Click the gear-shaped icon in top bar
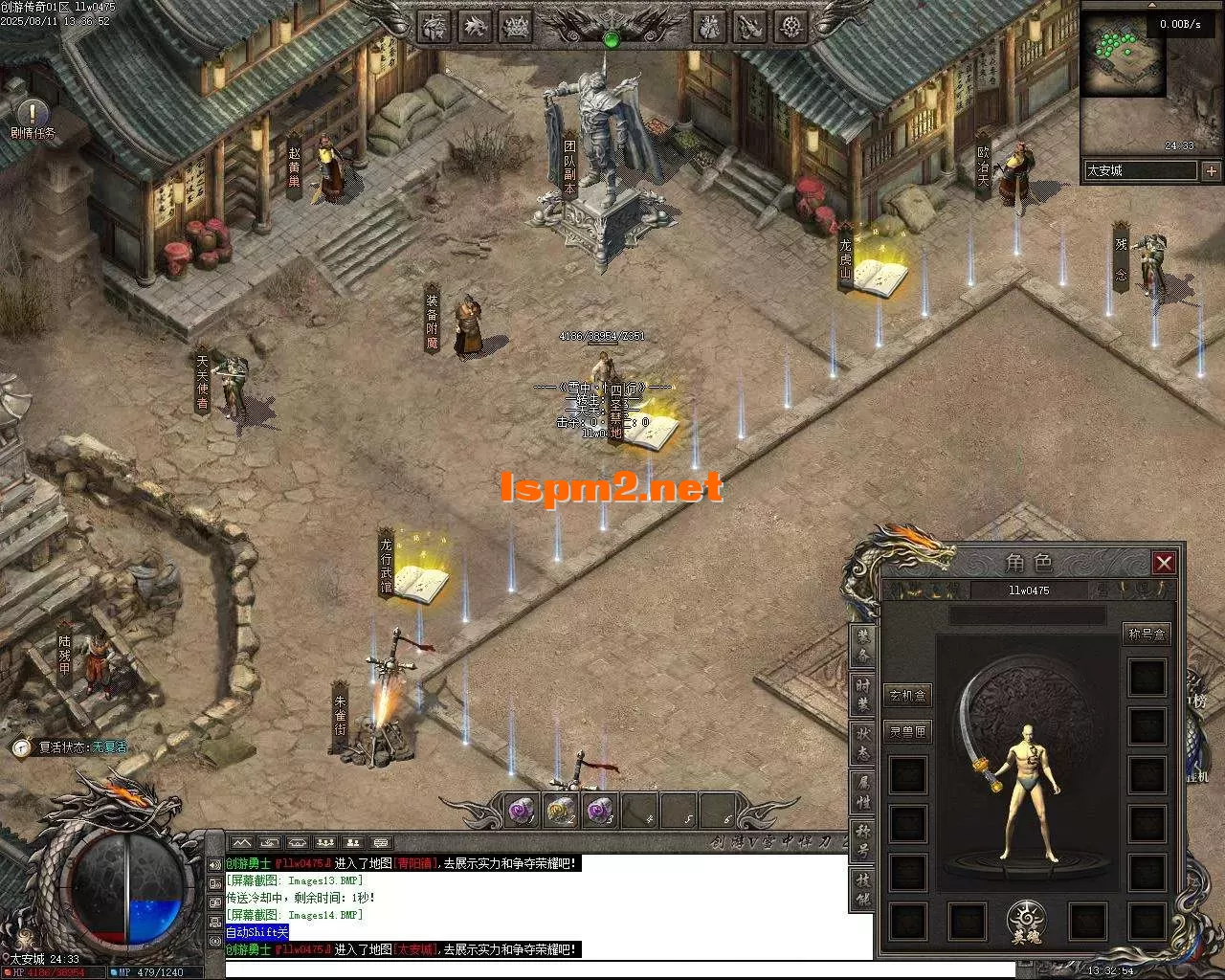Screen dimensions: 1225x980 click(x=790, y=26)
